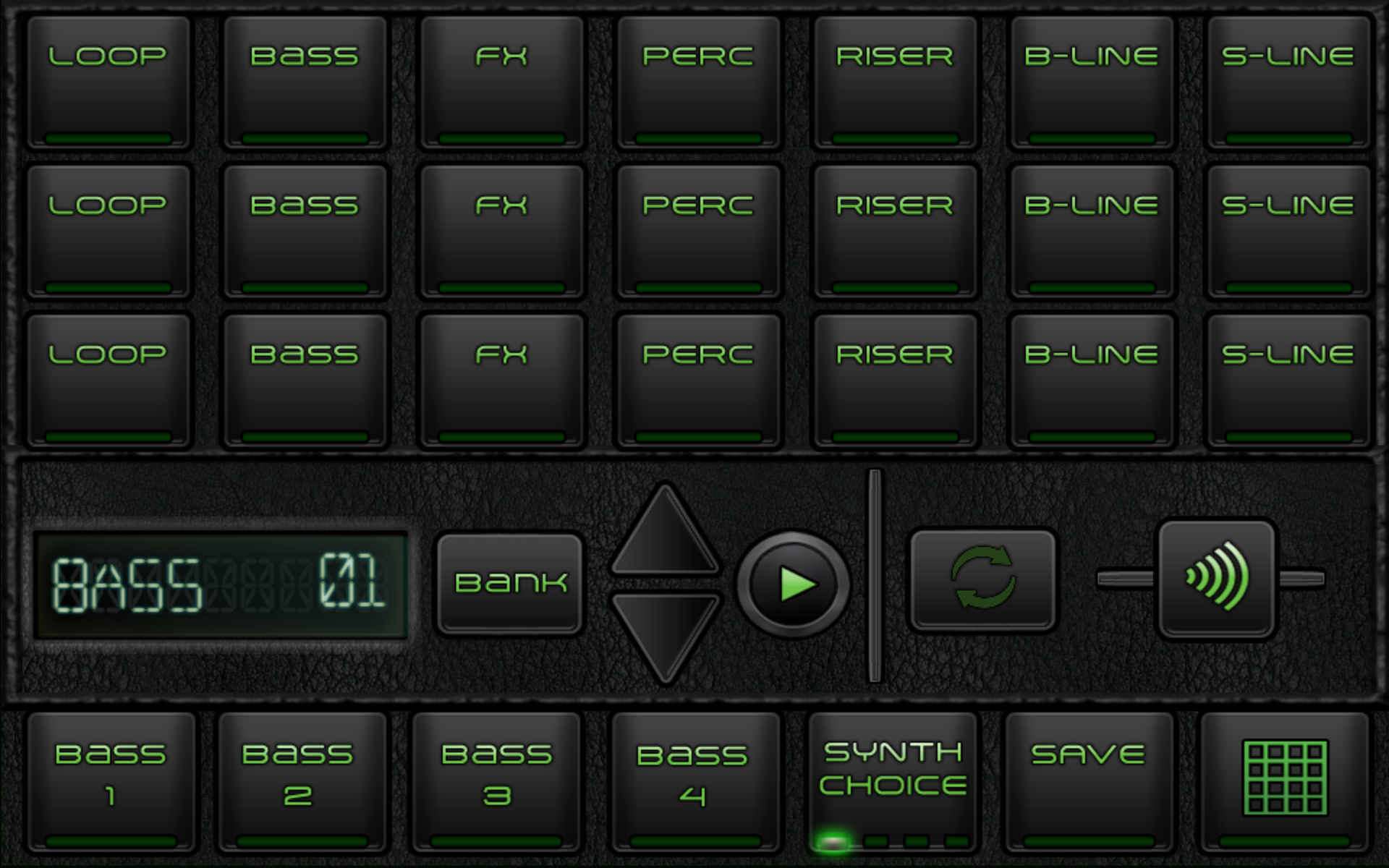Hit the LOOP pad in the bottom row
Screen dimensions: 1389x868
109,381
